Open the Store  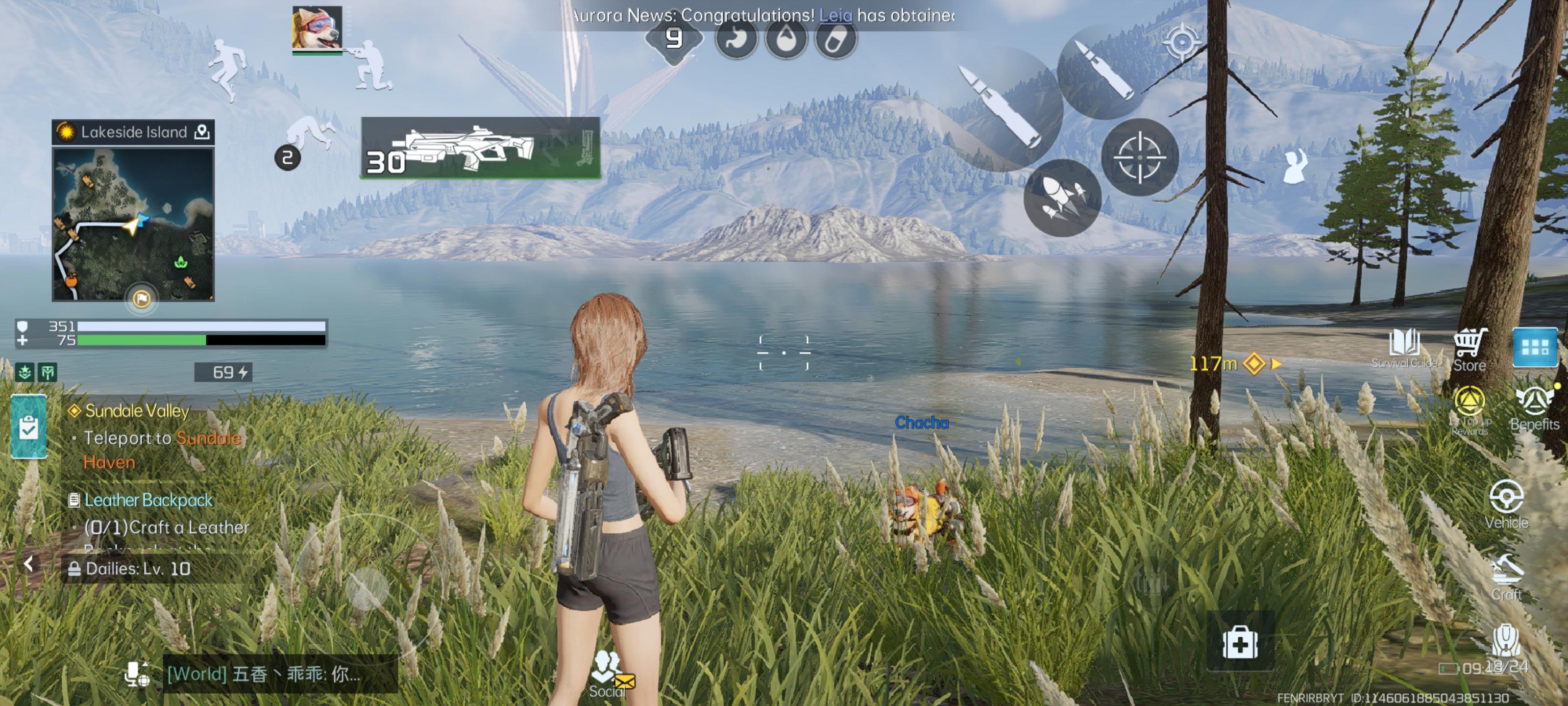coord(1470,350)
